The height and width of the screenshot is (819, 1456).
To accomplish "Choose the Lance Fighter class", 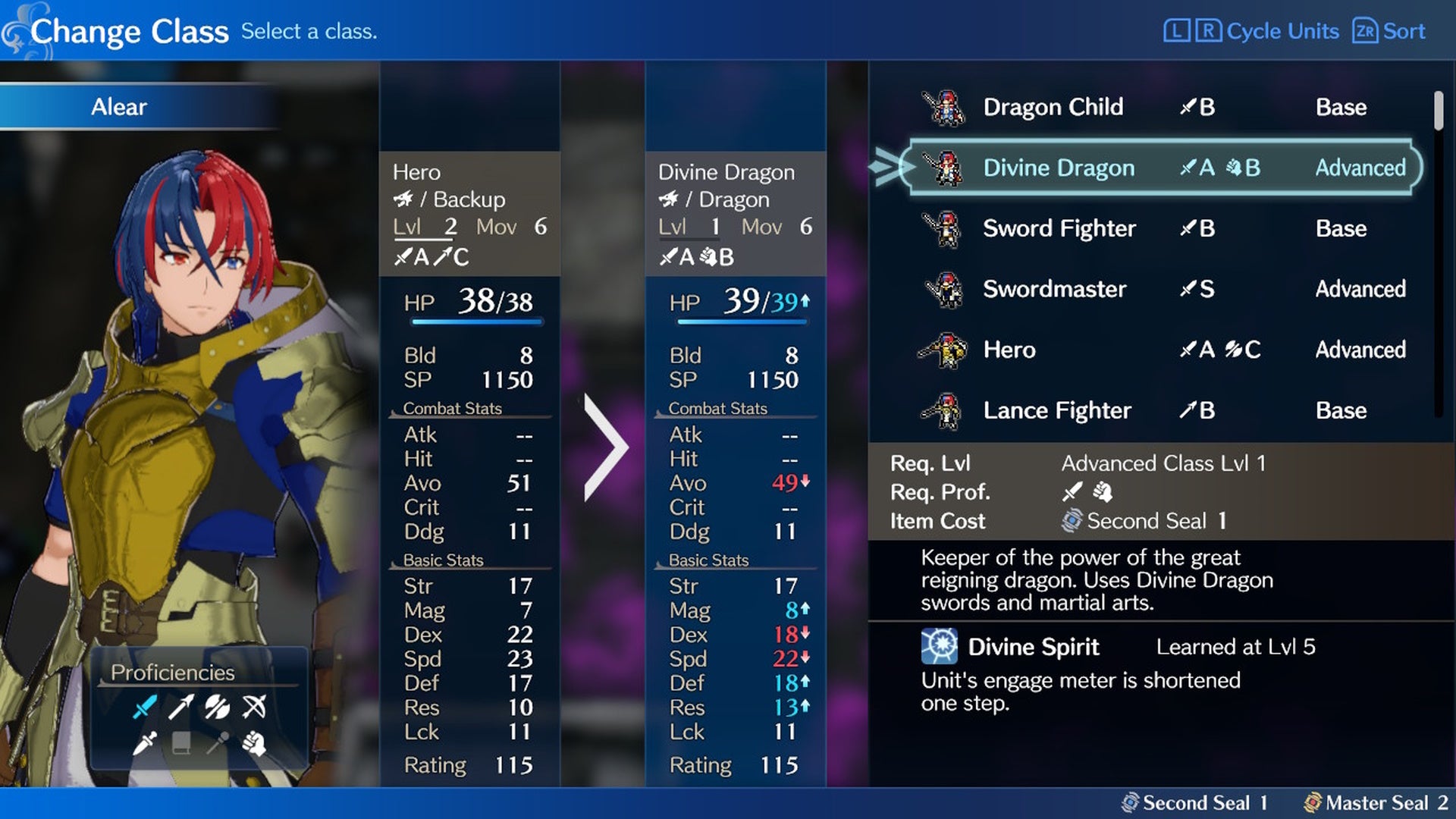I will tap(1057, 410).
